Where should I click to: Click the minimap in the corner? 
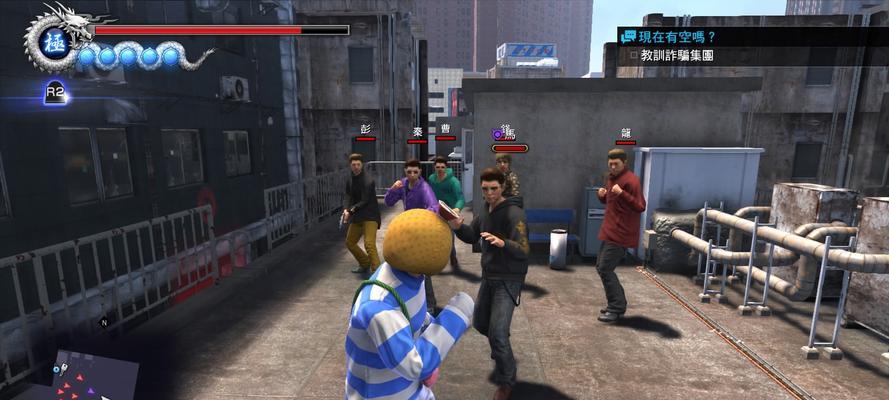[80, 375]
